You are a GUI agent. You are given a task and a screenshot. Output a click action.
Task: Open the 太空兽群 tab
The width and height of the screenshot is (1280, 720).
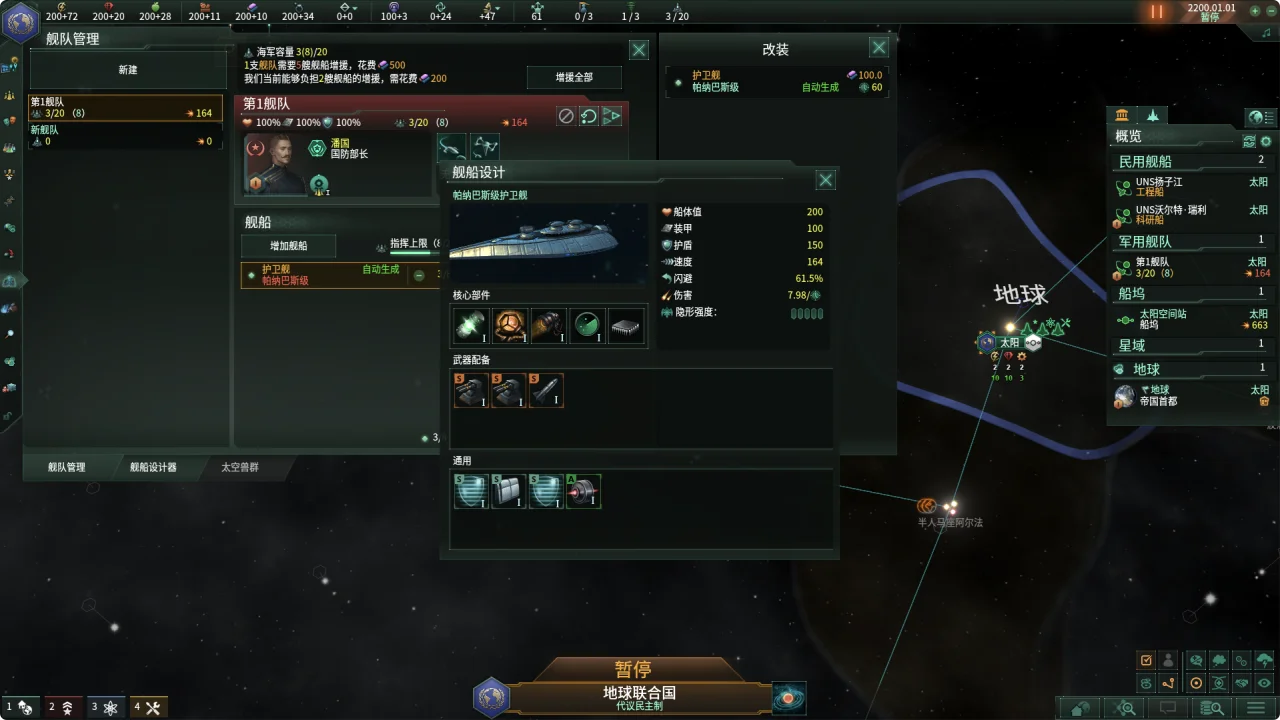coord(240,467)
